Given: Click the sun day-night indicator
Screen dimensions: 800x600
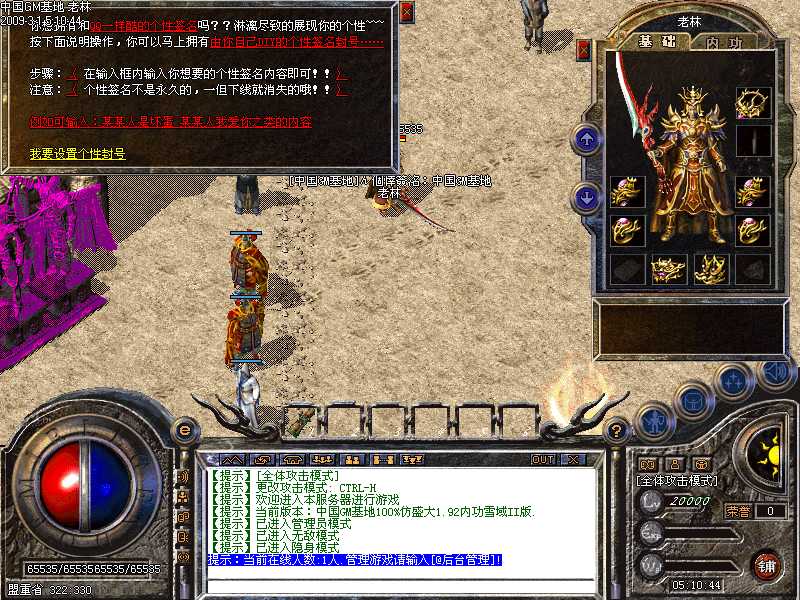Looking at the screenshot, I should point(768,454).
